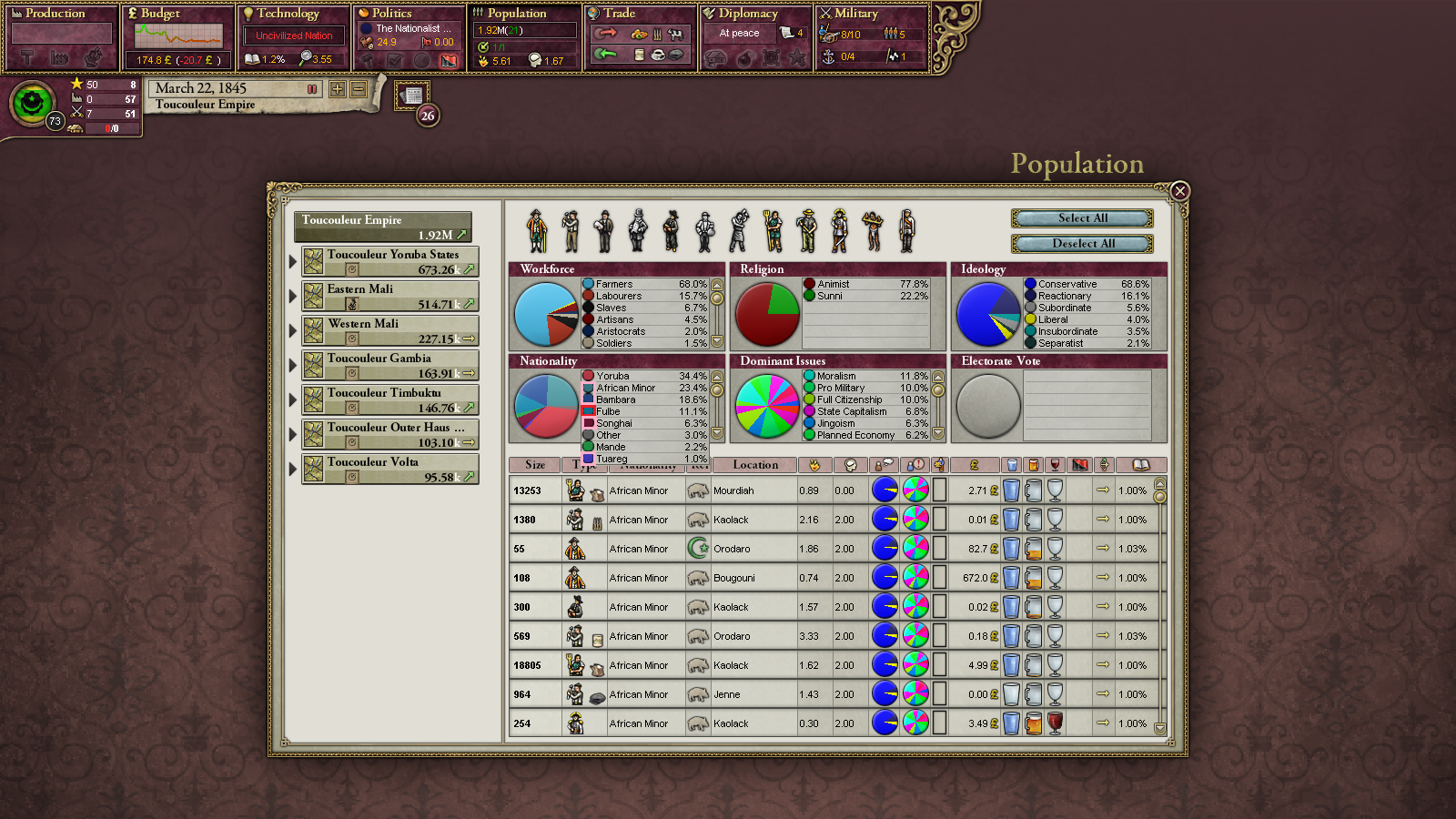Sort population list by Size
The image size is (1456, 819).
(x=535, y=465)
